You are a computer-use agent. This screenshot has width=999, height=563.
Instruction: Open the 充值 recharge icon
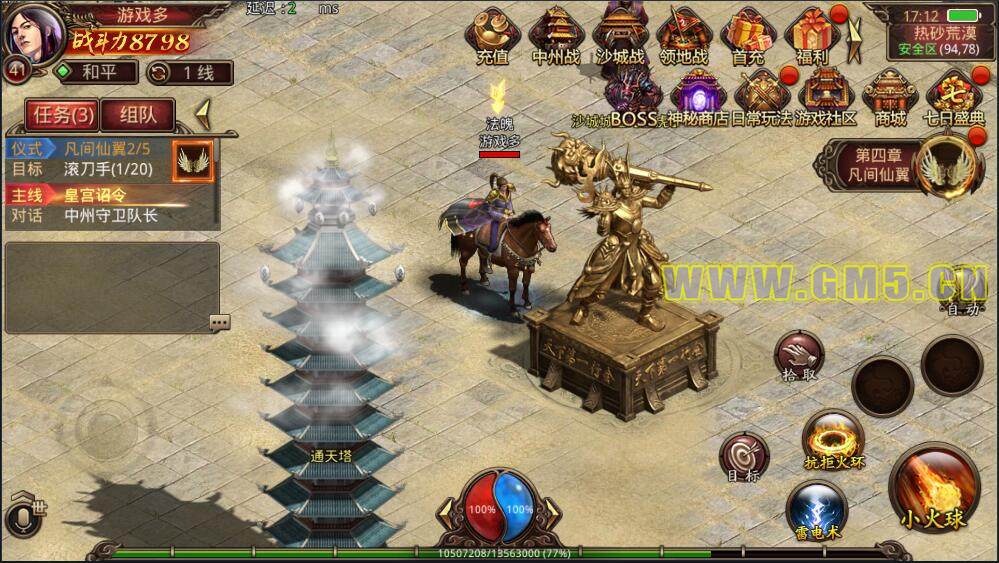(x=491, y=33)
